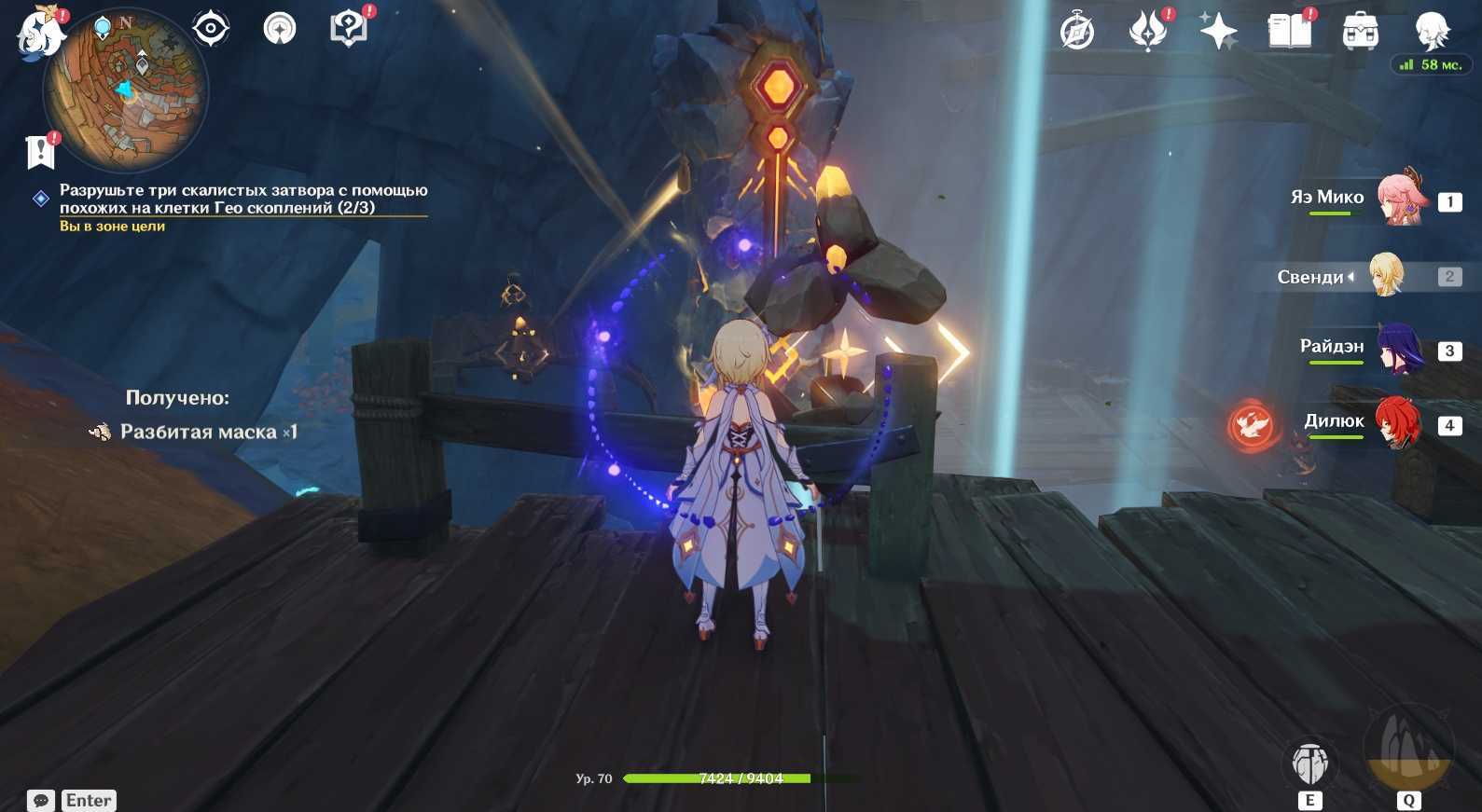Toggle the elemental sight eye icon

click(211, 29)
